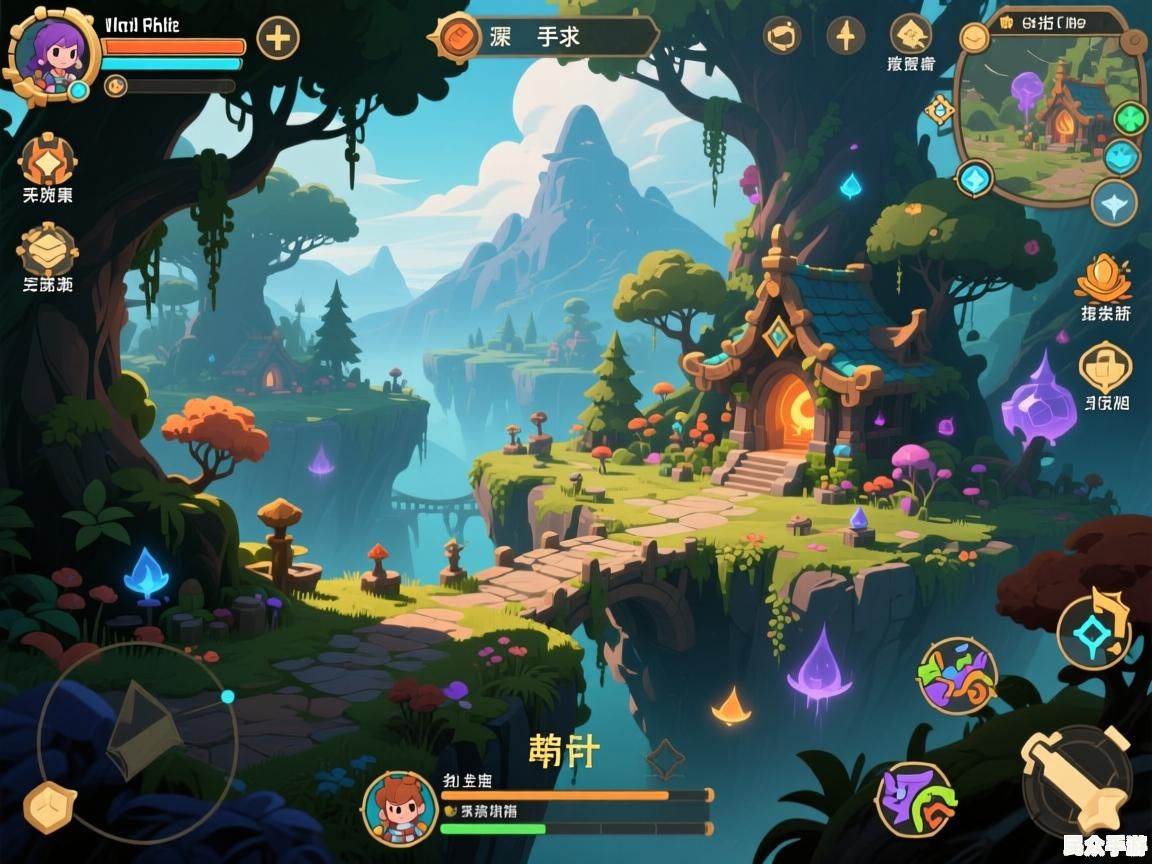
Task: Open the golden bird emblem icon with label
Action: pos(910,36)
